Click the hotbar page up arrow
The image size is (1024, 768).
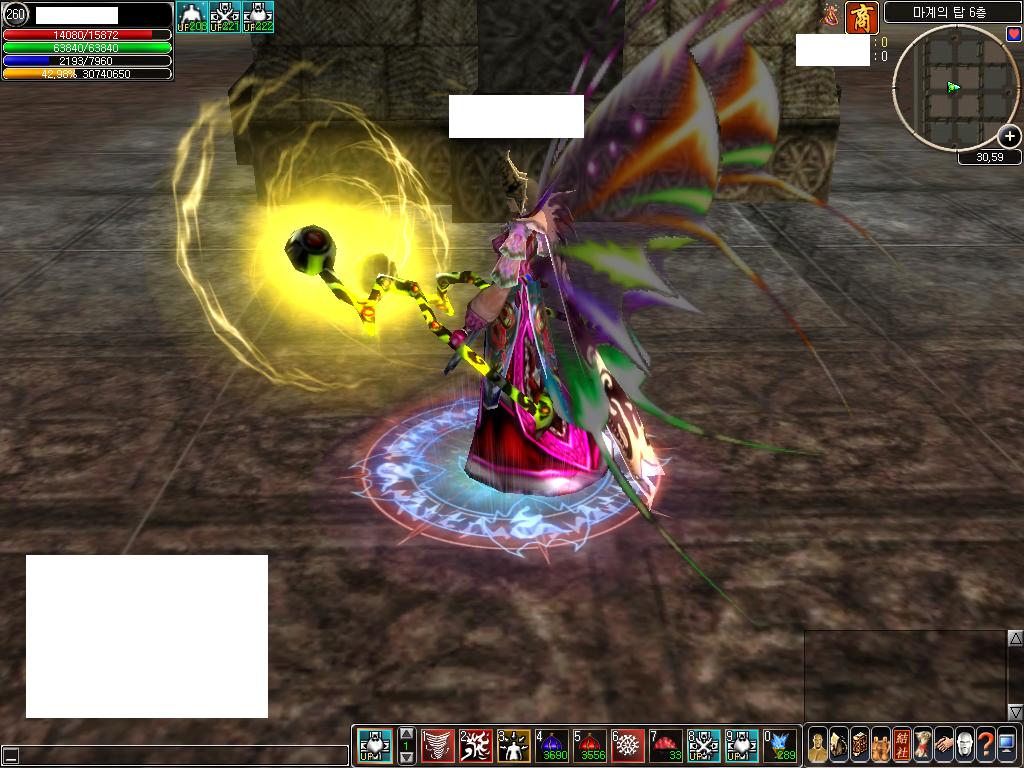[406, 734]
